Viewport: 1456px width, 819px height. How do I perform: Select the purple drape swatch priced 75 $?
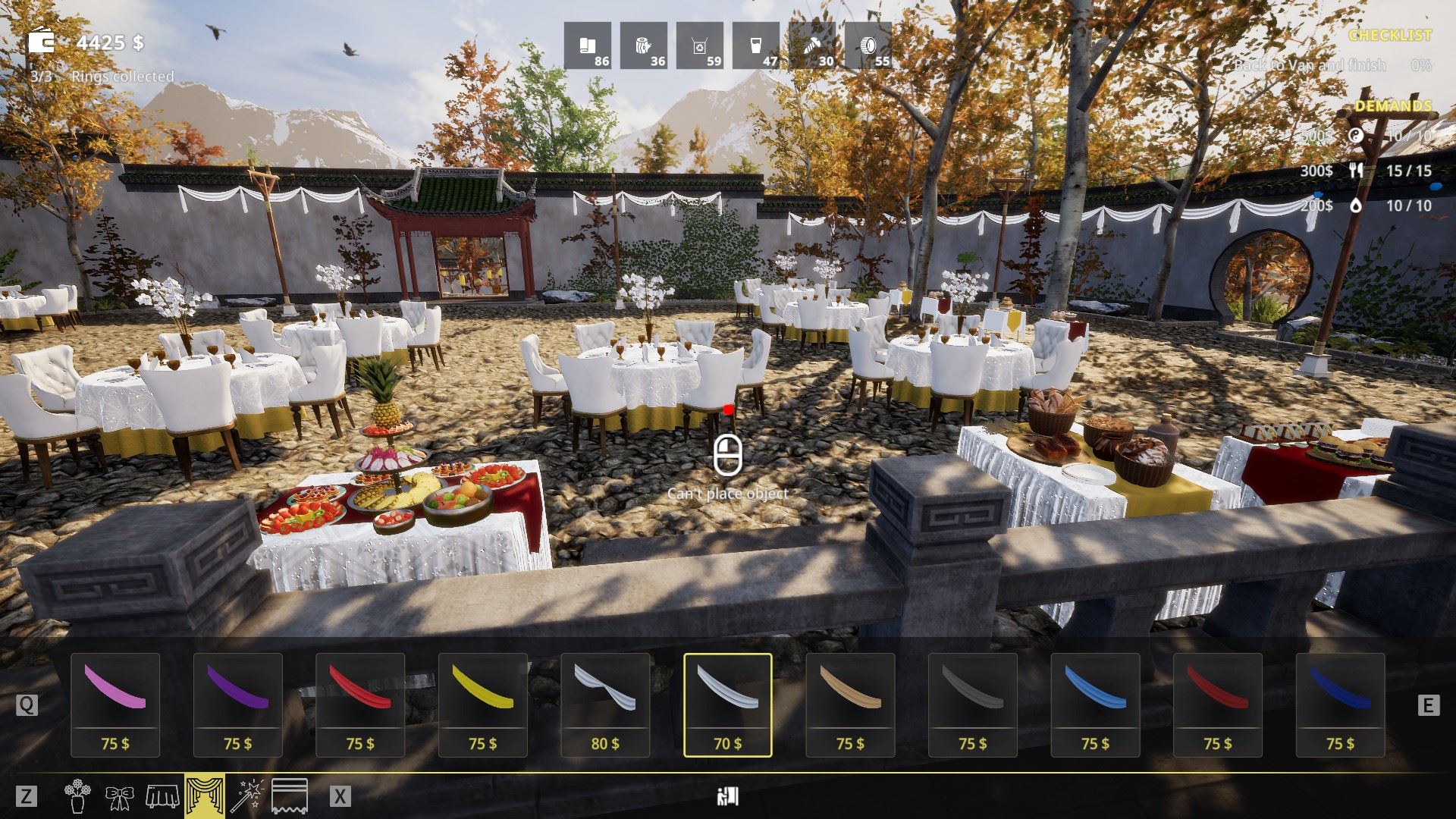(238, 705)
